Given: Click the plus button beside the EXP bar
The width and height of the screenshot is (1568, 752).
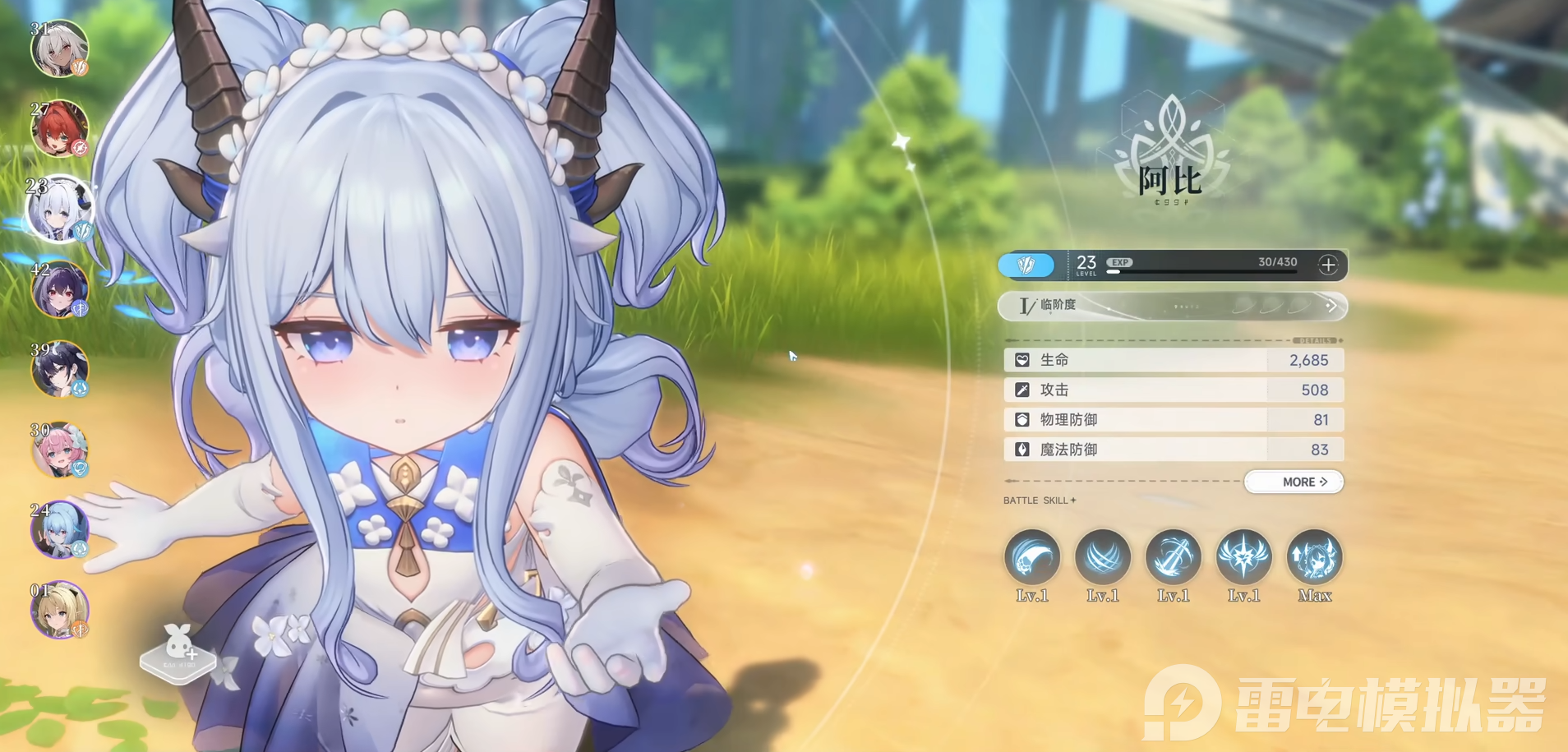Looking at the screenshot, I should click(1327, 265).
